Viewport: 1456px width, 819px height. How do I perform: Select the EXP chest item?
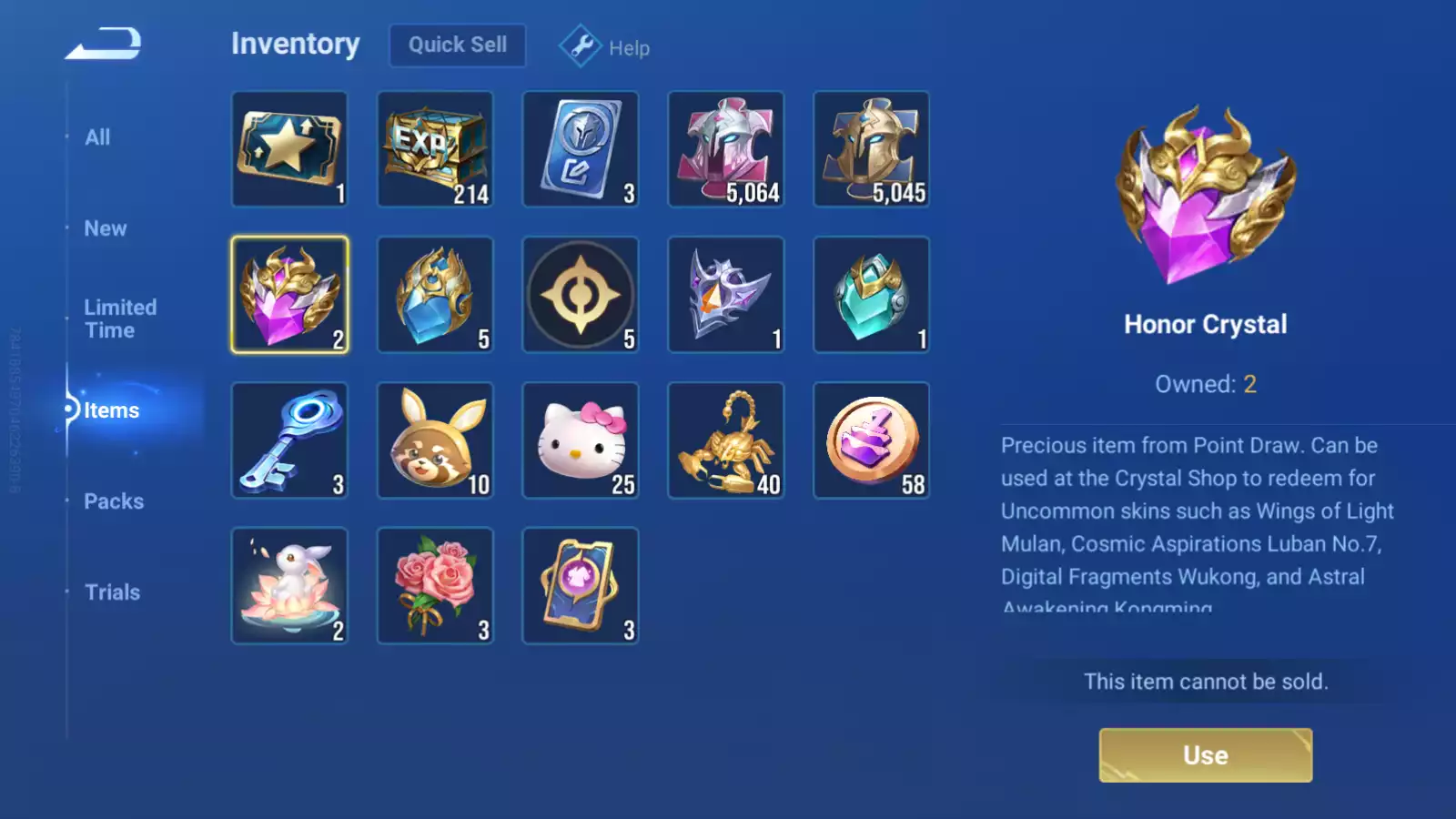tap(435, 149)
